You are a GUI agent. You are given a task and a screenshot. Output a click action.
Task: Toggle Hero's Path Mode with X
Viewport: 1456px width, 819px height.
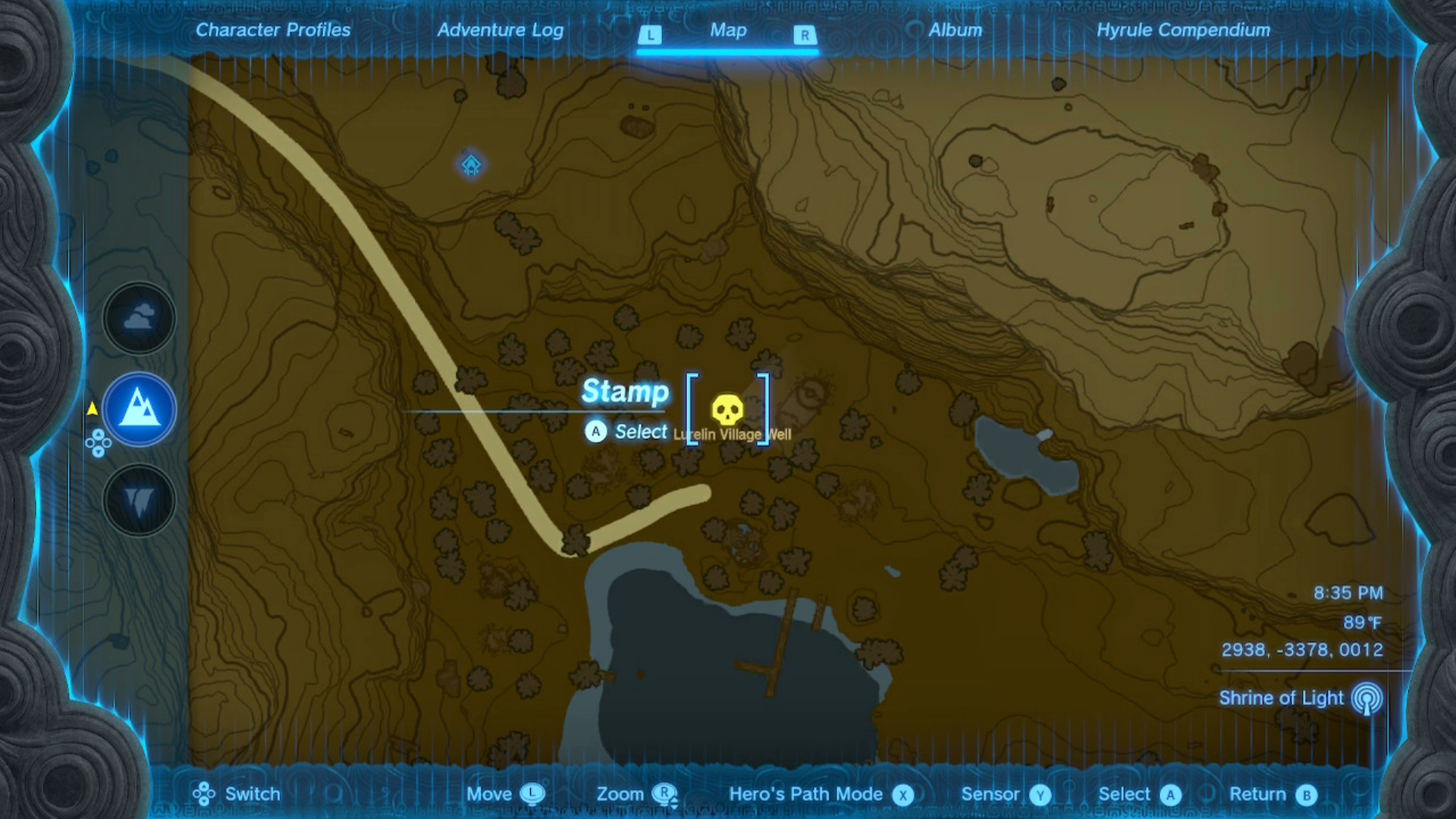point(902,795)
